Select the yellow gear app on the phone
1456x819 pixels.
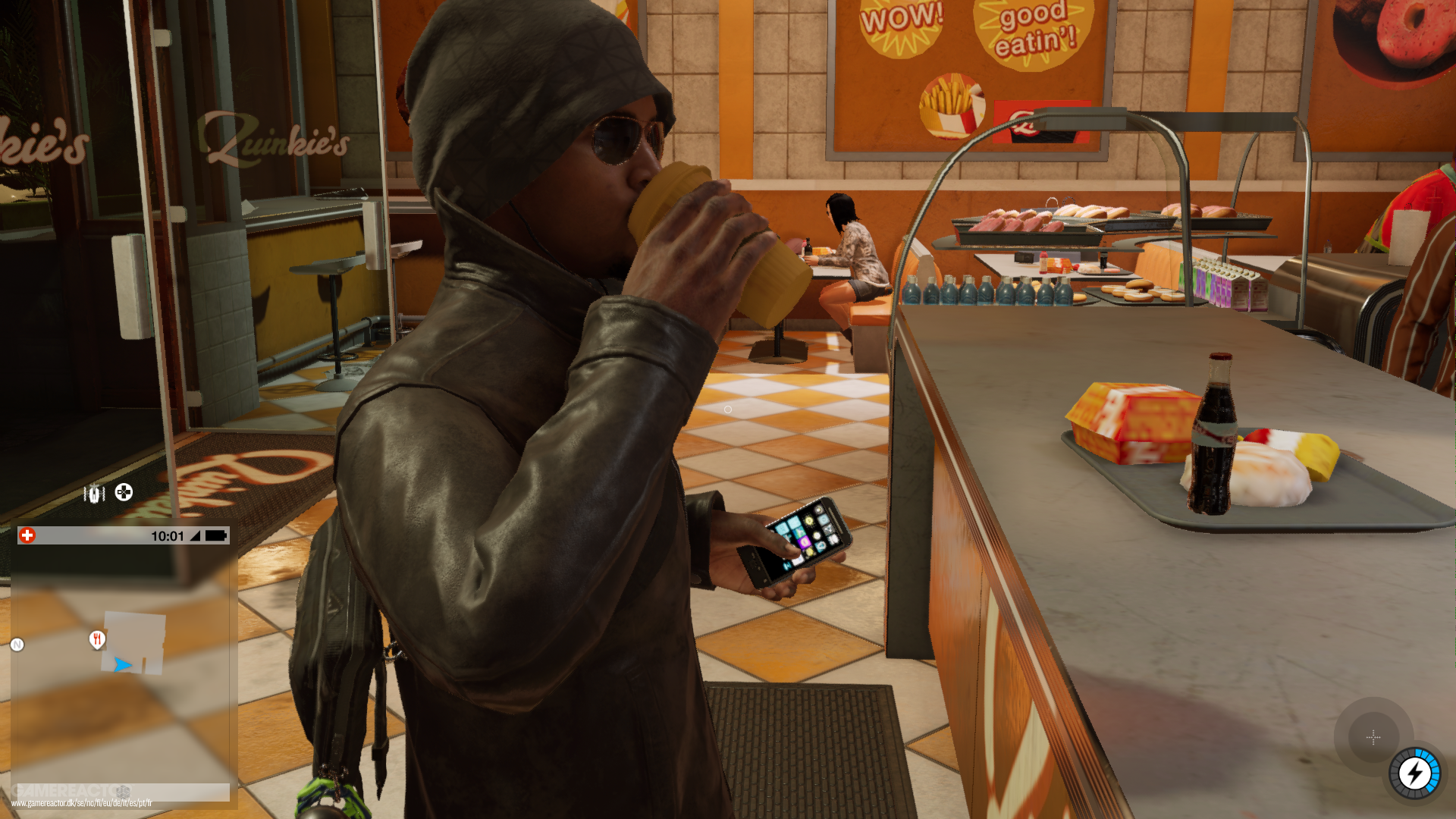809,520
